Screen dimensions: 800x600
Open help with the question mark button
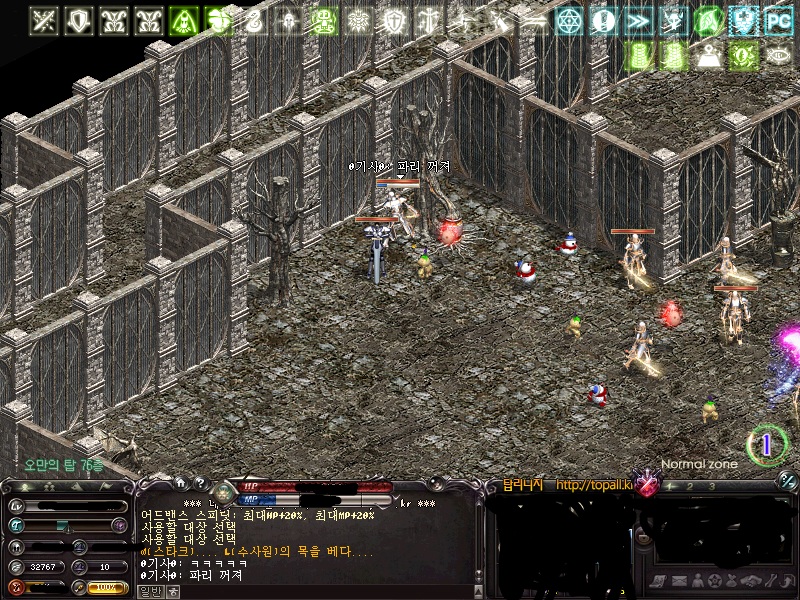point(200,484)
